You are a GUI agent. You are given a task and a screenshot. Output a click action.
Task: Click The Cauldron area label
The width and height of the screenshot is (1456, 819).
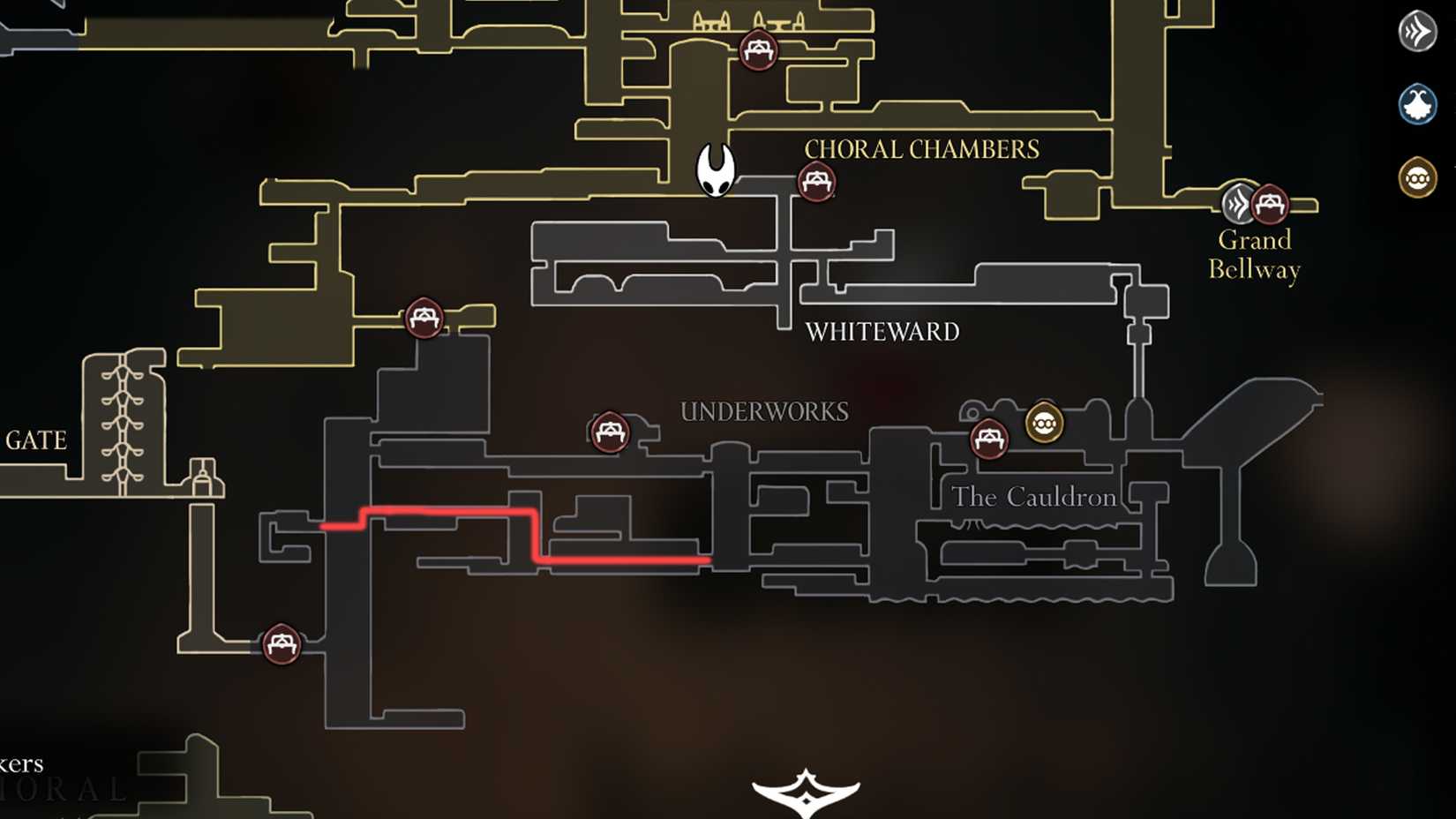point(1033,497)
